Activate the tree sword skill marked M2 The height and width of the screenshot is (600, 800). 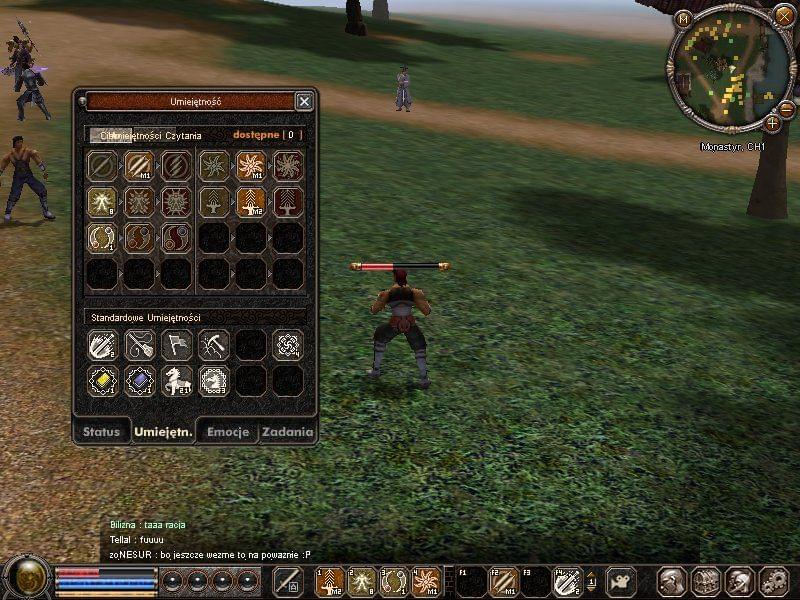coord(250,202)
